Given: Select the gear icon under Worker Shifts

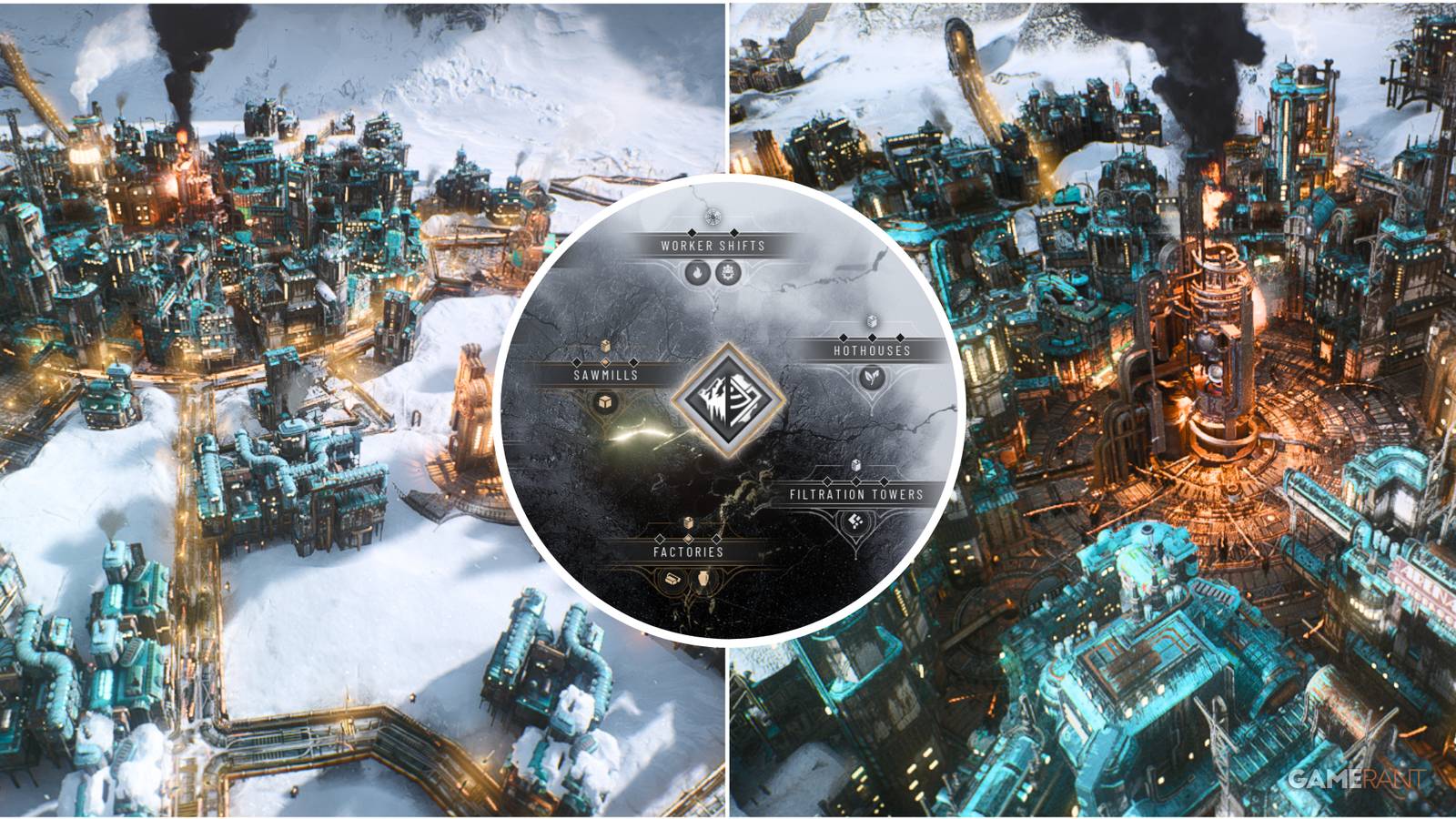Looking at the screenshot, I should (x=727, y=273).
